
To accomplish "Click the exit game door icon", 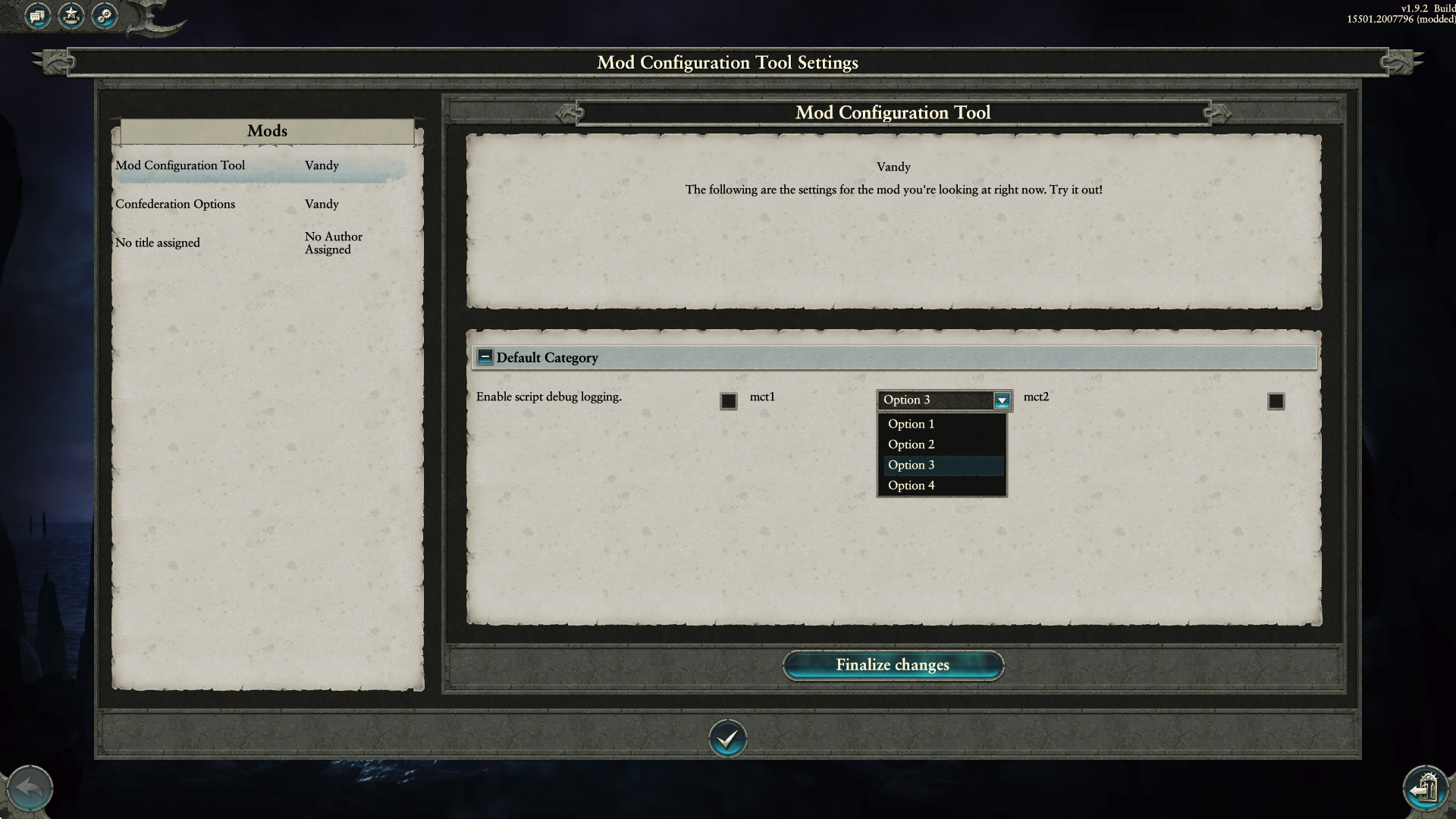I will coord(1426,789).
